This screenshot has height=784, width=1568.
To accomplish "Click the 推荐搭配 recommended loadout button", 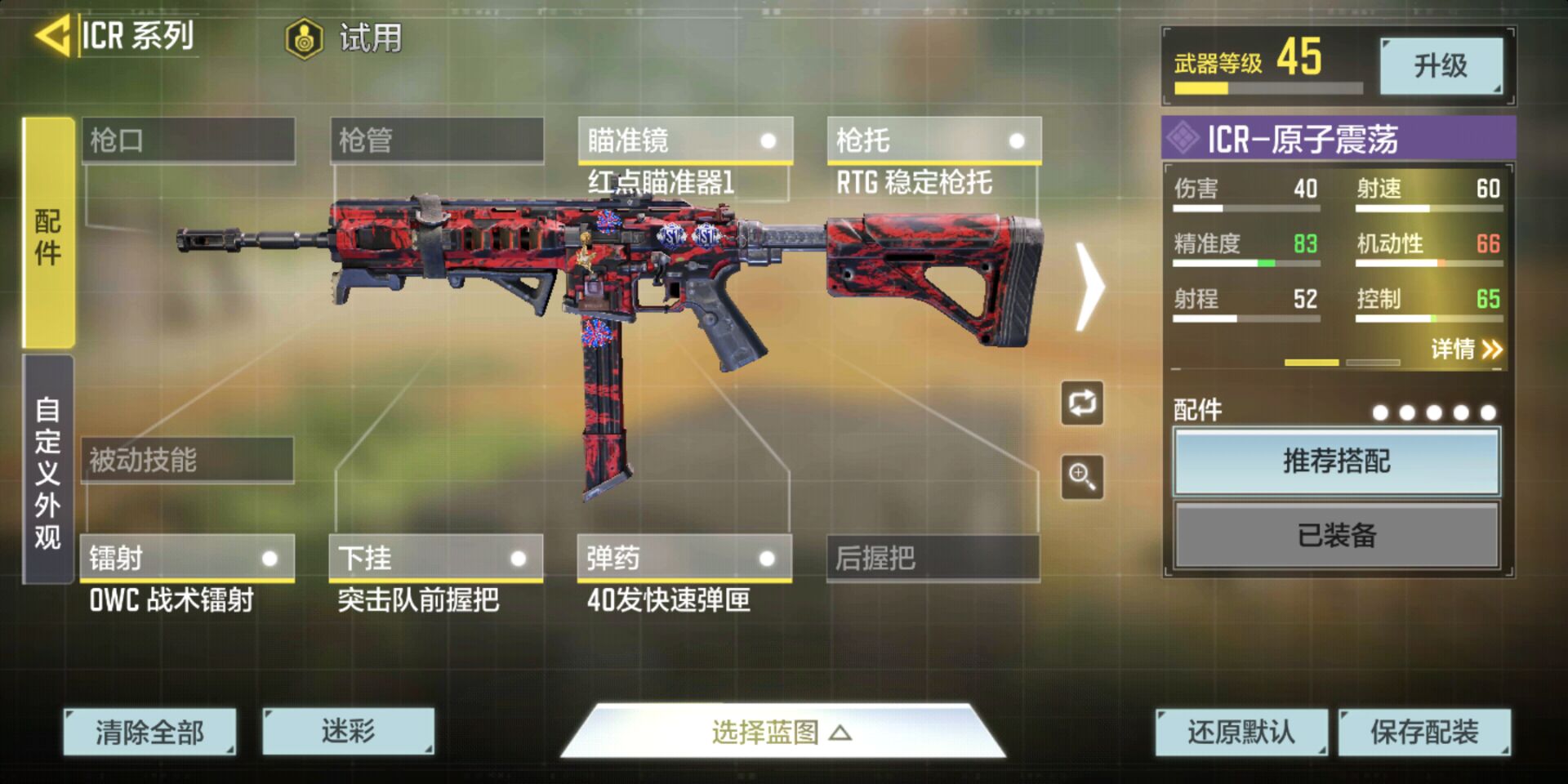I will click(x=1335, y=461).
